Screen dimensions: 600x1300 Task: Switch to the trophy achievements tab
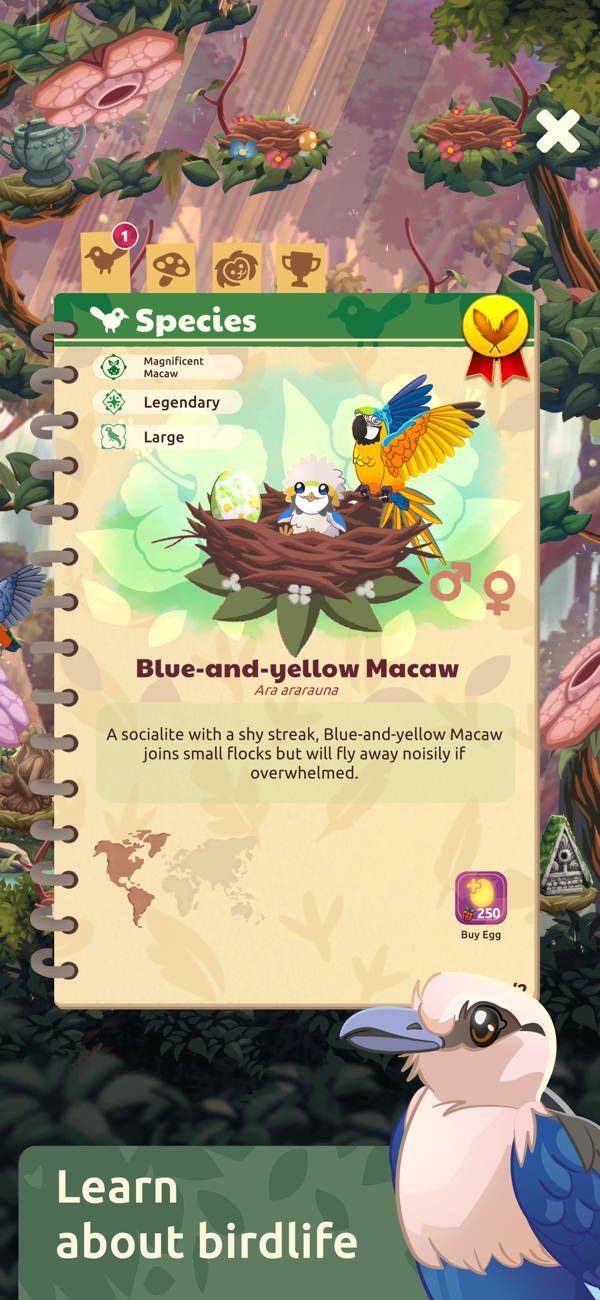pos(301,267)
